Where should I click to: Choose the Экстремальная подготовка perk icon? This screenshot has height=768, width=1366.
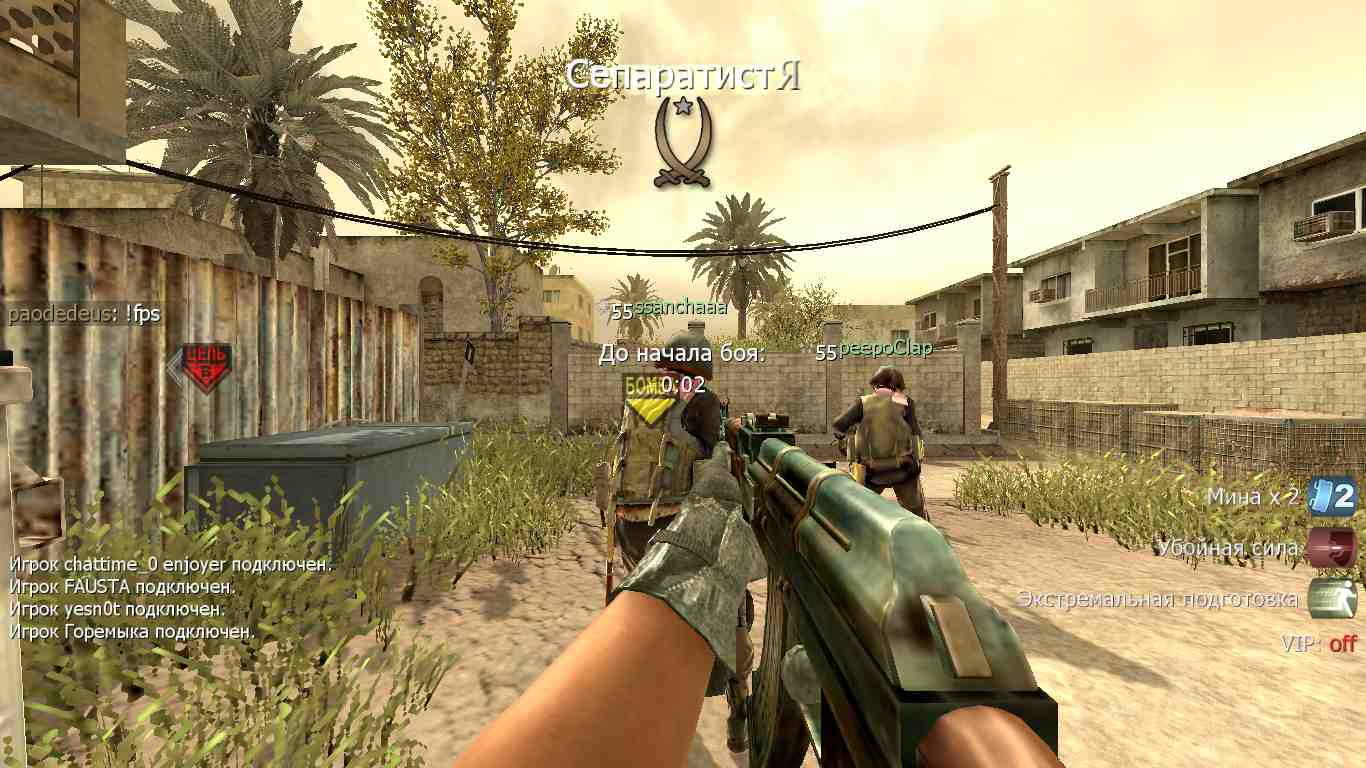tap(1332, 599)
